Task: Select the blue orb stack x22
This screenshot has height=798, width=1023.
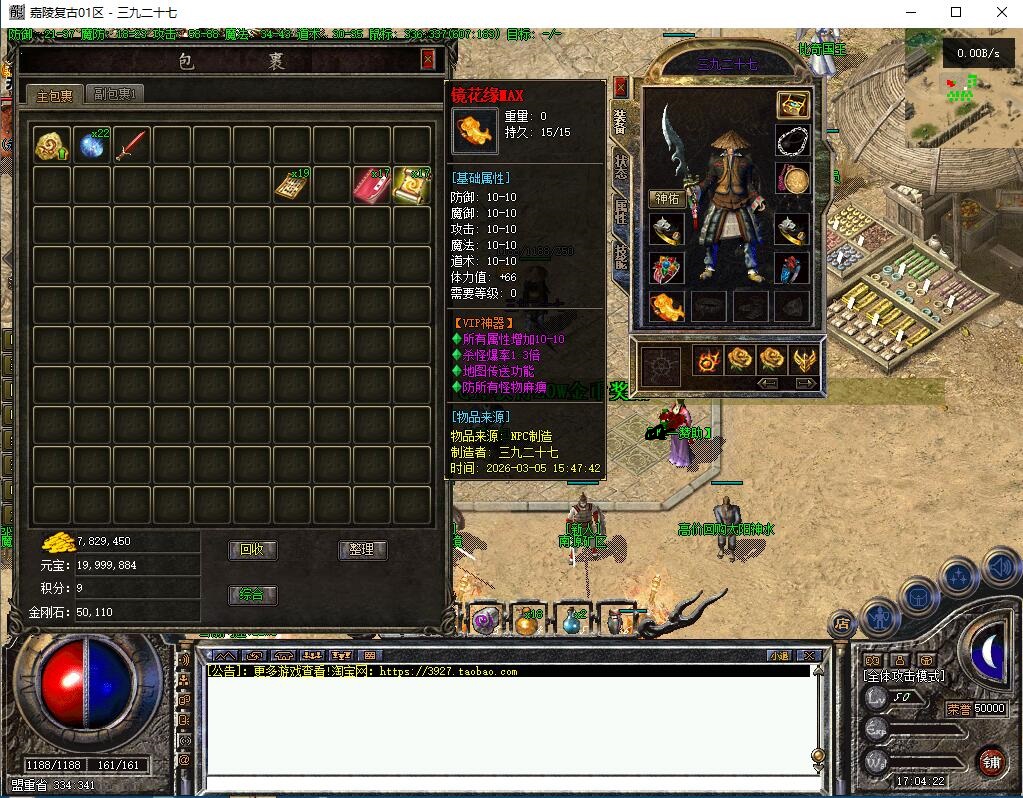Action: click(x=91, y=146)
